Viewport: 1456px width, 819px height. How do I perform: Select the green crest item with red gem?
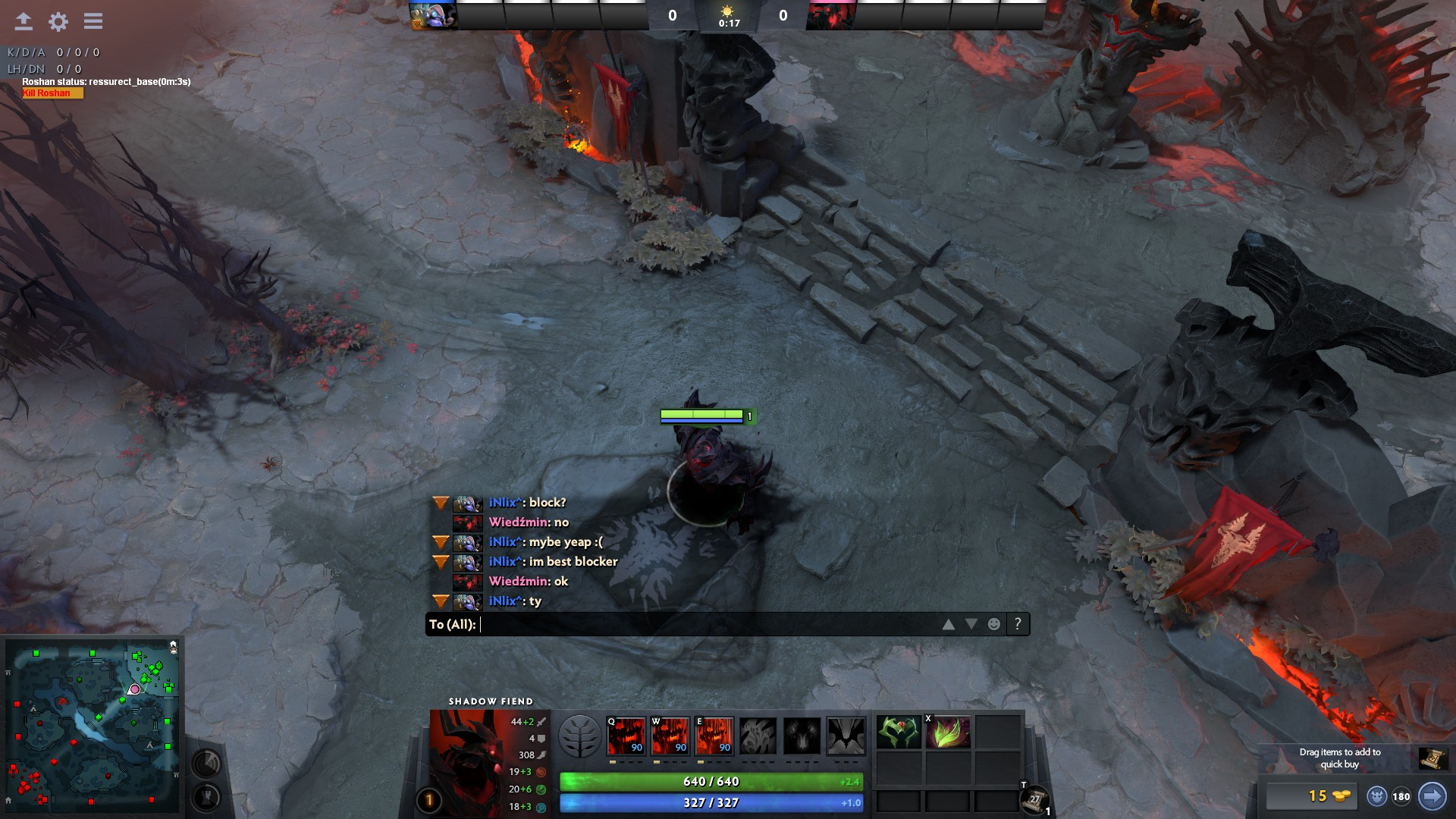pos(899,733)
